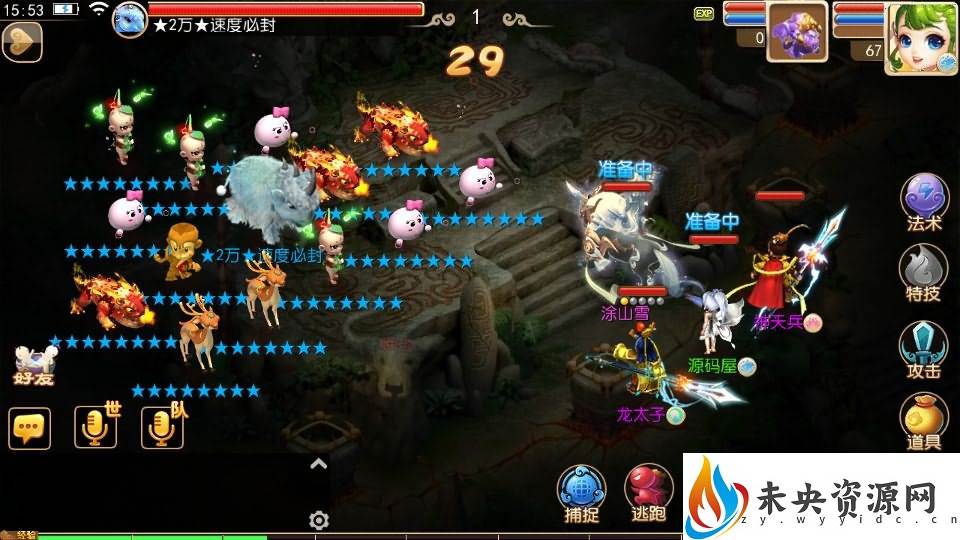Open the 法术 spell menu
The width and height of the screenshot is (960, 540).
click(x=924, y=200)
